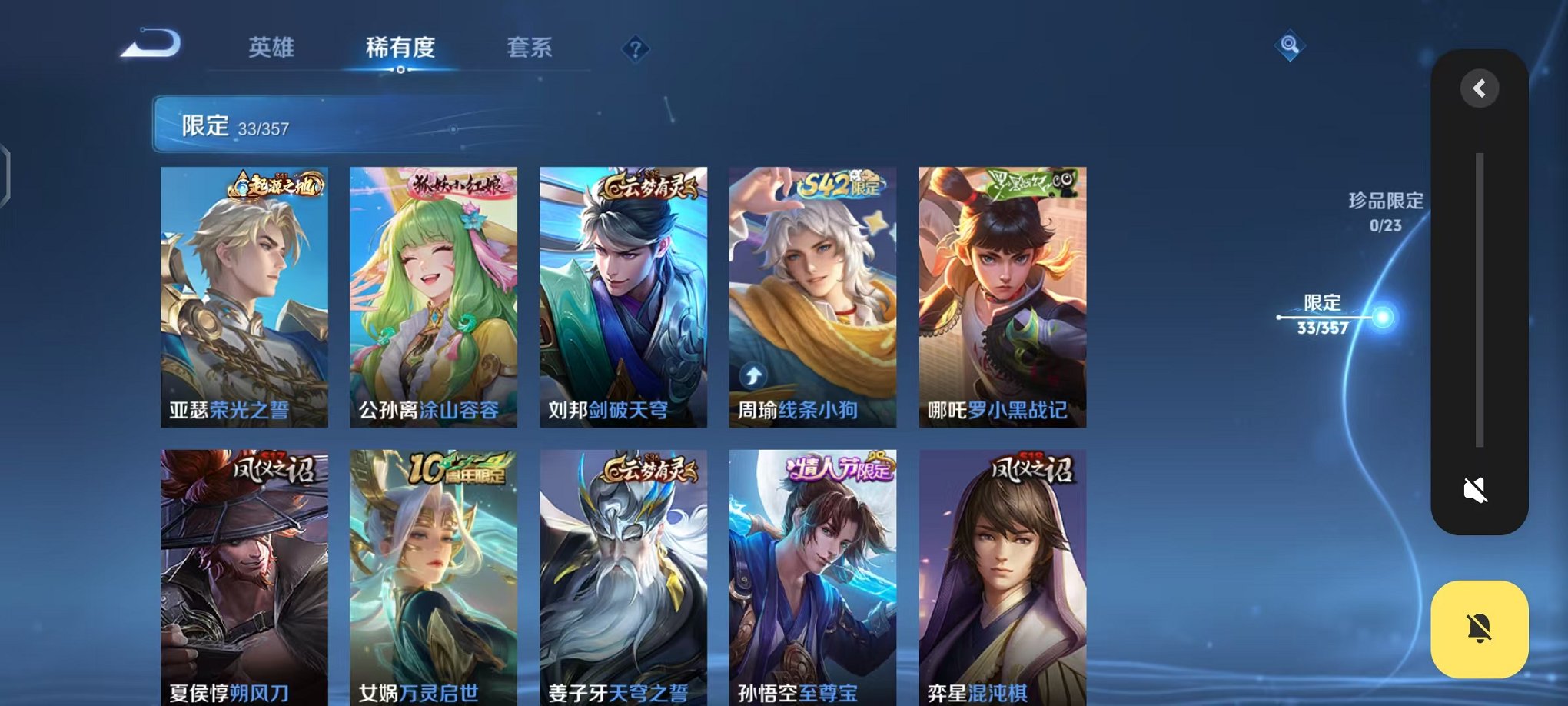Open the 珍品限定 0/23 category on the right

point(1385,210)
